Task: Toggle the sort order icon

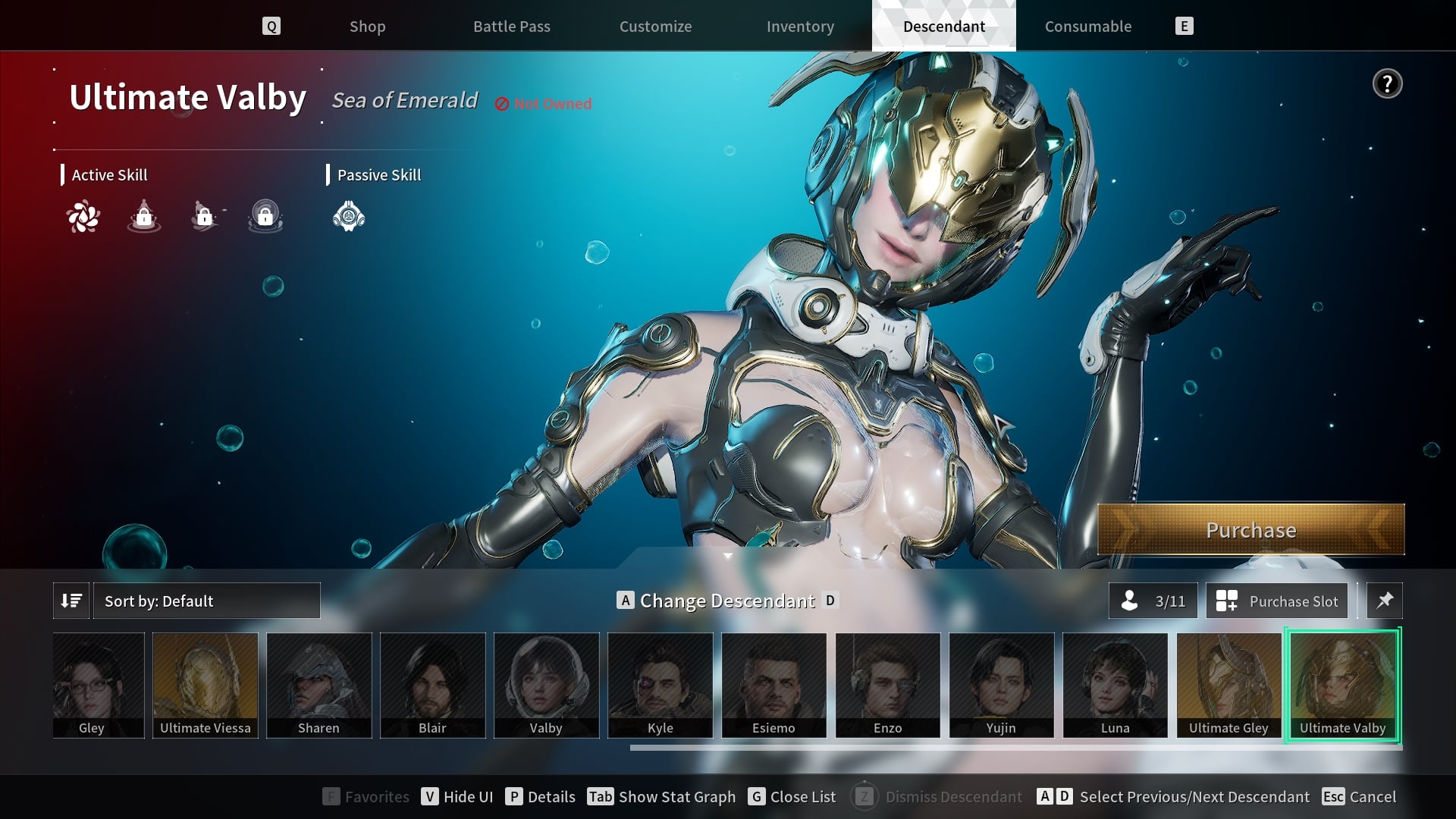Action: click(71, 601)
